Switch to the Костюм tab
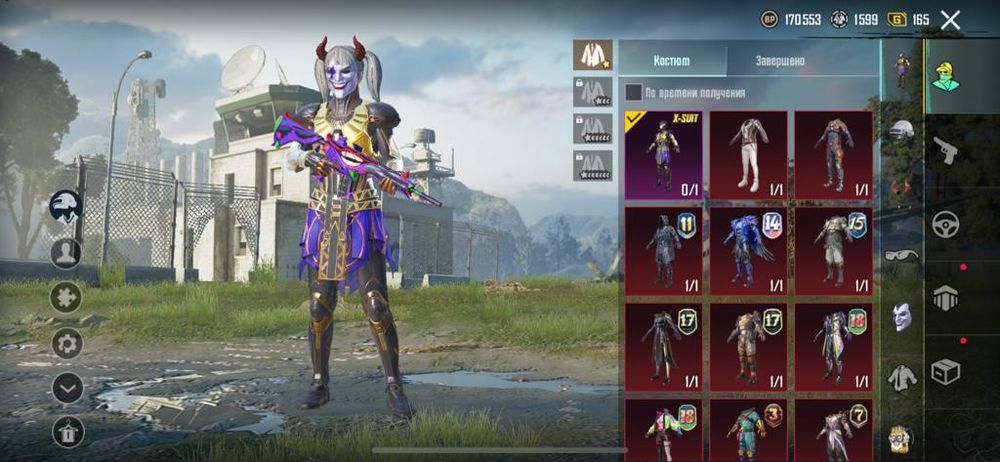Image resolution: width=1000 pixels, height=462 pixels. click(672, 60)
